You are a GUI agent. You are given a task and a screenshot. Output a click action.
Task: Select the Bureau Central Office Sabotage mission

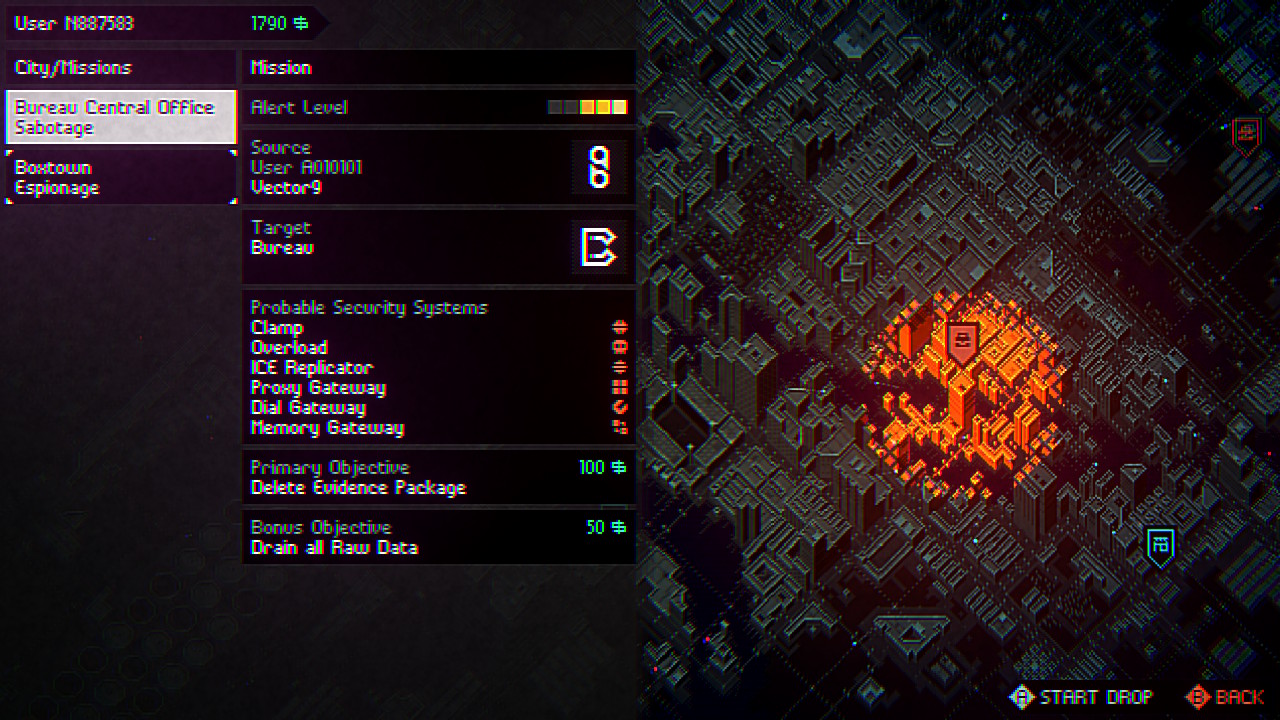tap(120, 116)
